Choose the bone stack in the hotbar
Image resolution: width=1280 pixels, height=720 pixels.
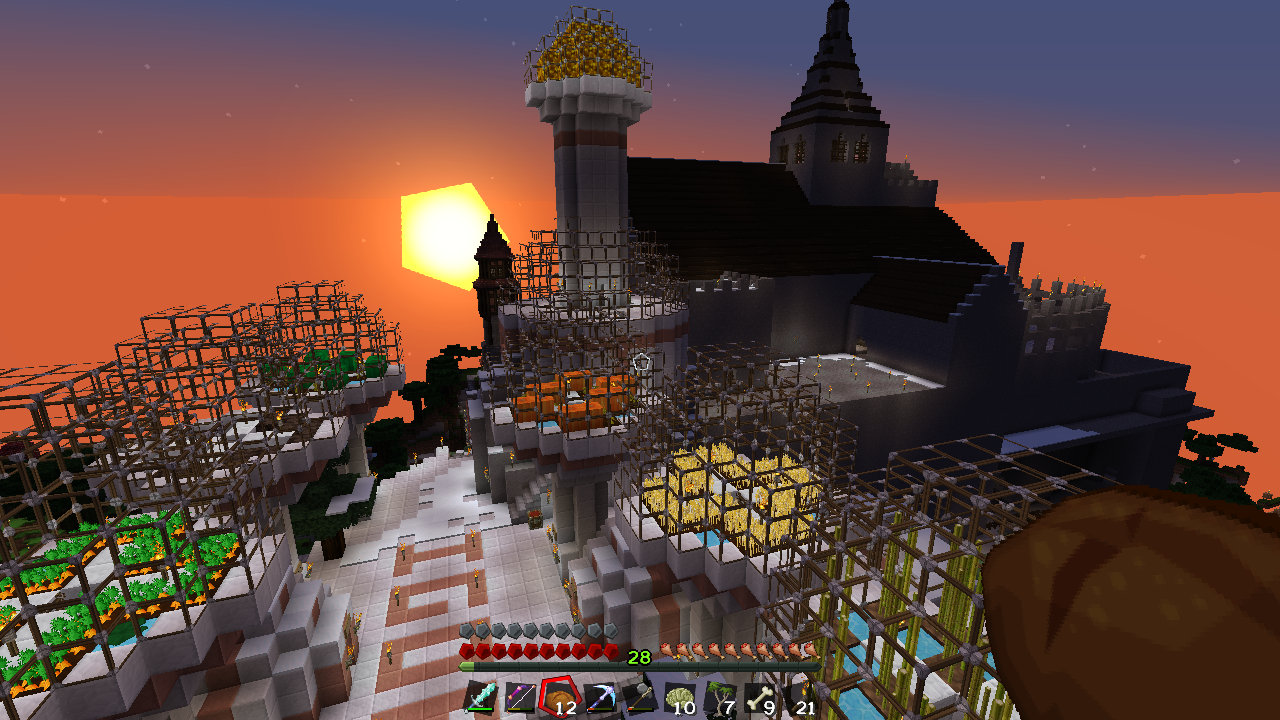click(761, 697)
